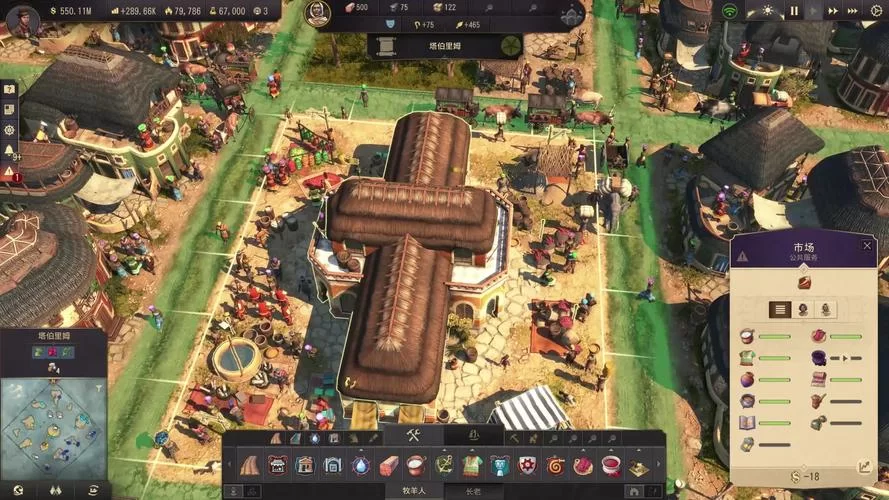Select the green clothing building icon

[472, 466]
